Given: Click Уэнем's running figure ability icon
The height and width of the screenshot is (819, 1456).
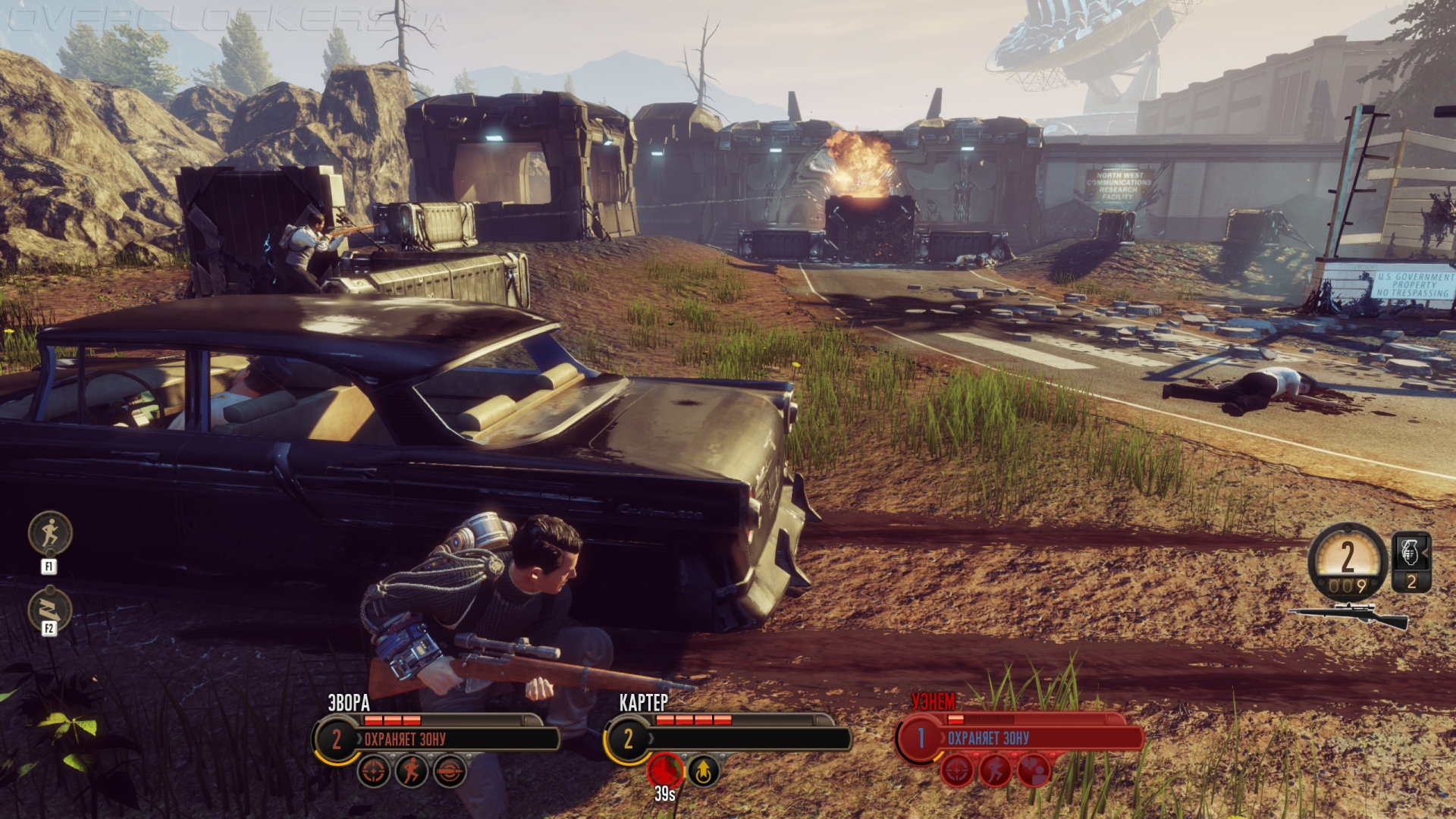Looking at the screenshot, I should coord(995,772).
